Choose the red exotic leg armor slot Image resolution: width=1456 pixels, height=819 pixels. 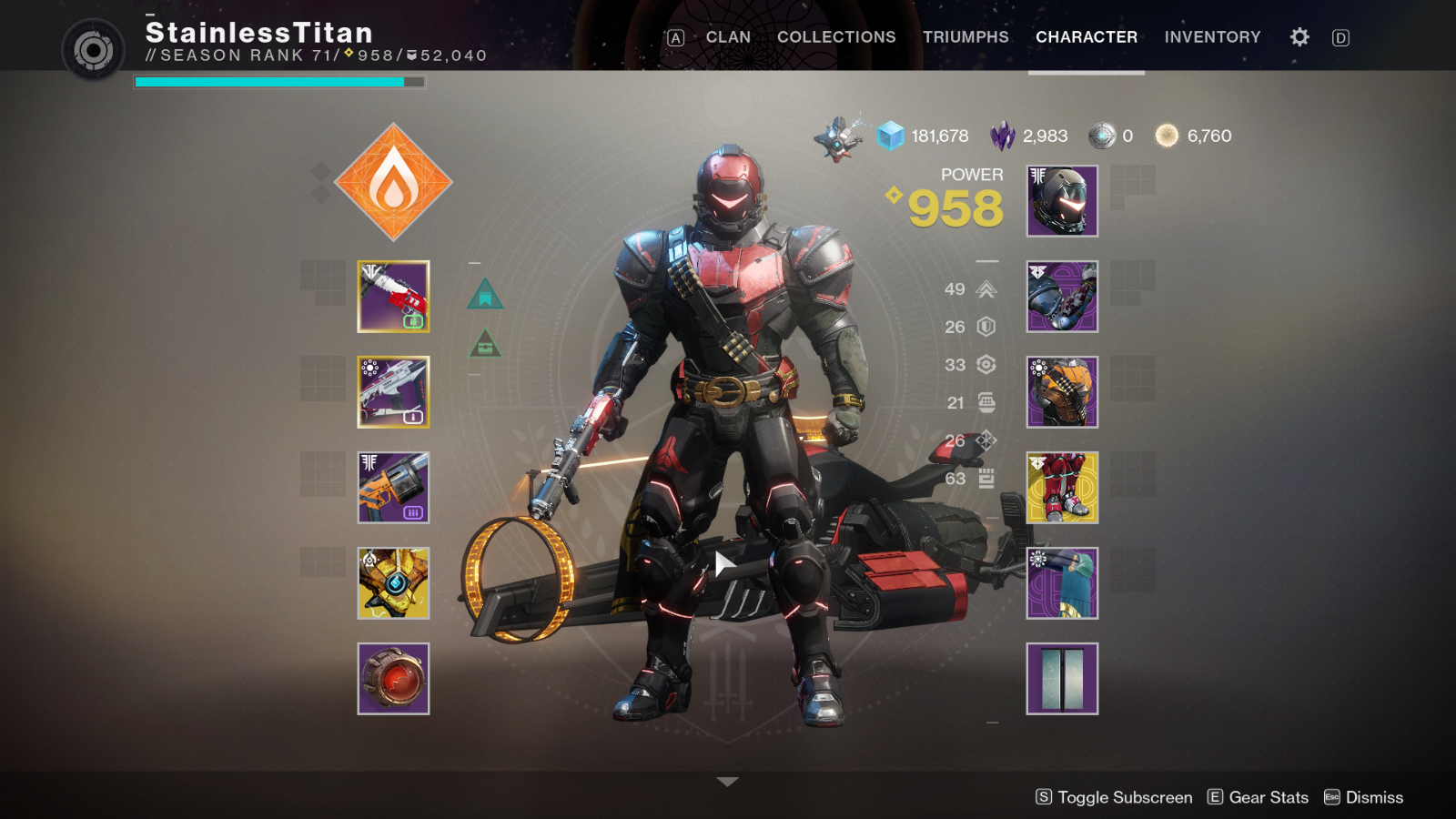click(x=1062, y=488)
